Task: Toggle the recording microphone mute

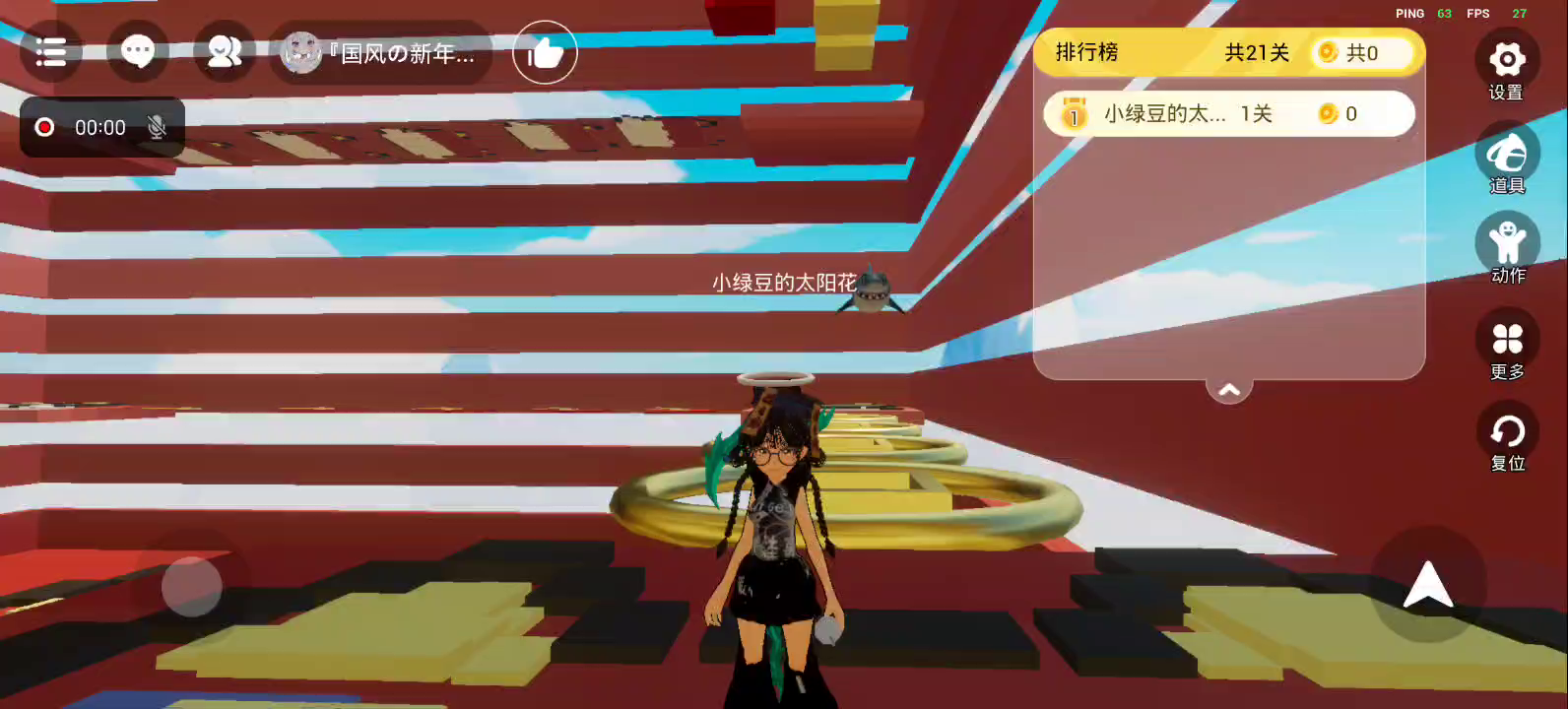Action: 156,127
